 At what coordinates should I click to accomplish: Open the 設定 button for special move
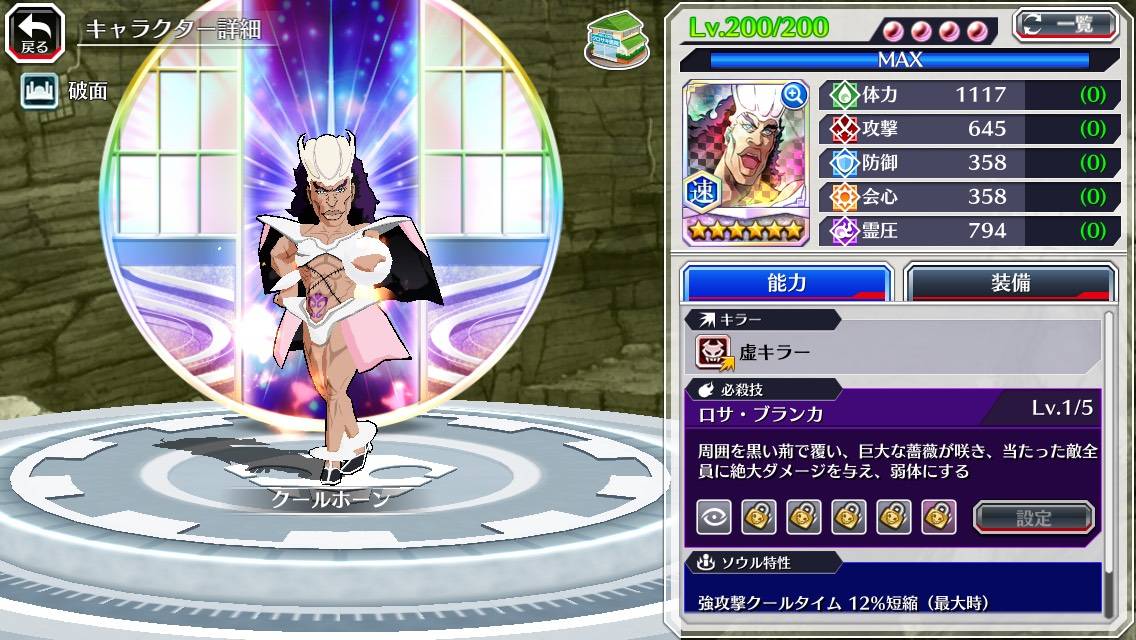click(x=1033, y=517)
